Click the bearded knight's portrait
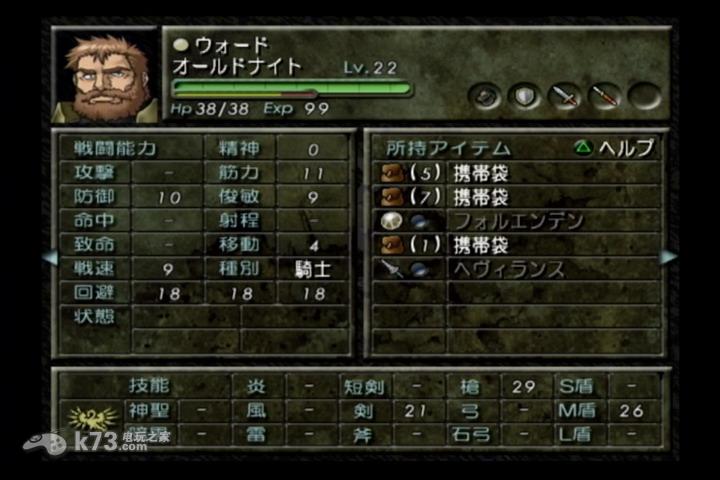This screenshot has height=480, width=720. point(106,76)
